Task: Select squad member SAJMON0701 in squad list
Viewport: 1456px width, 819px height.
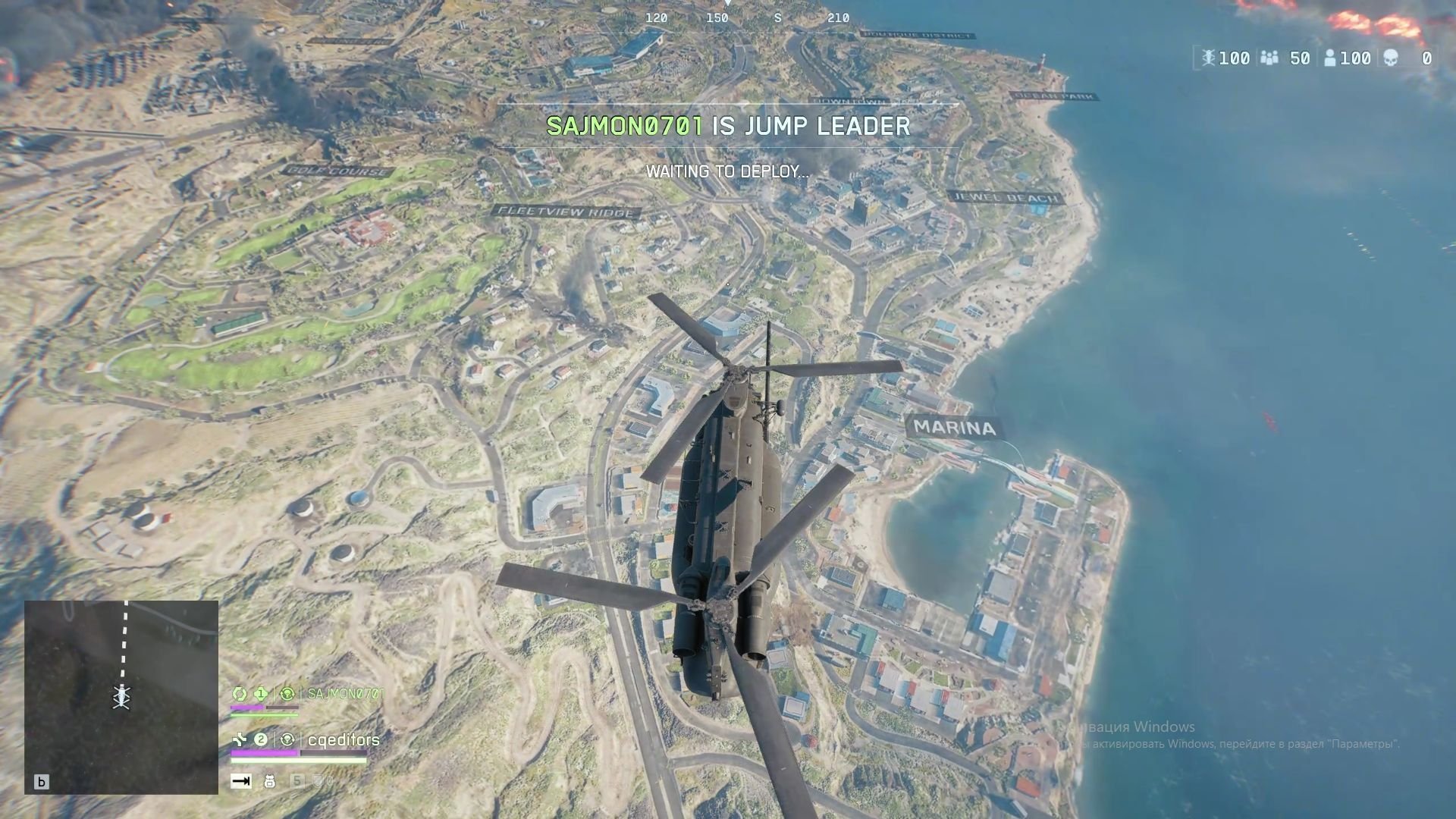Action: pyautogui.click(x=345, y=693)
